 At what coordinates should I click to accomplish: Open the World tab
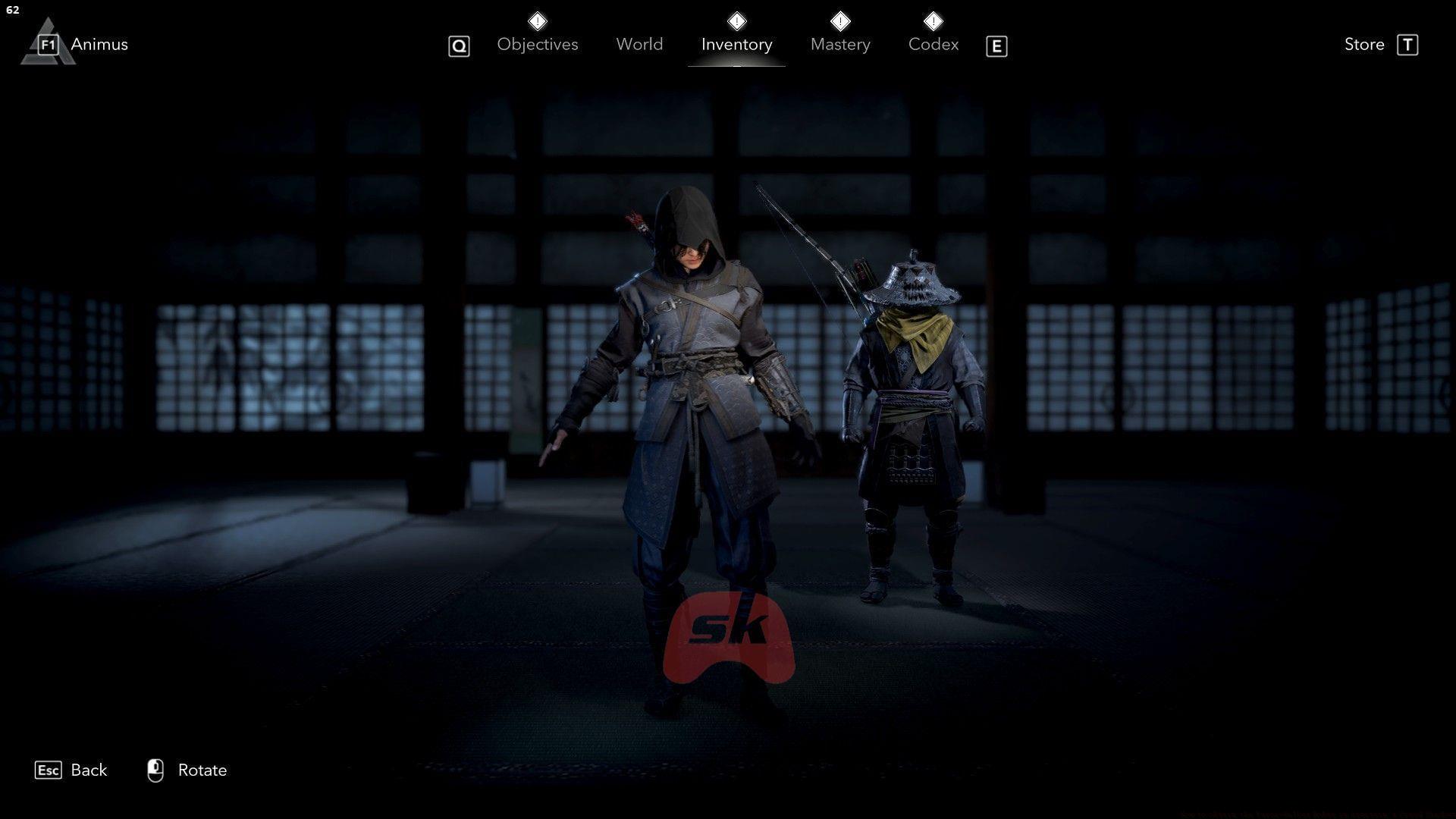tap(639, 44)
